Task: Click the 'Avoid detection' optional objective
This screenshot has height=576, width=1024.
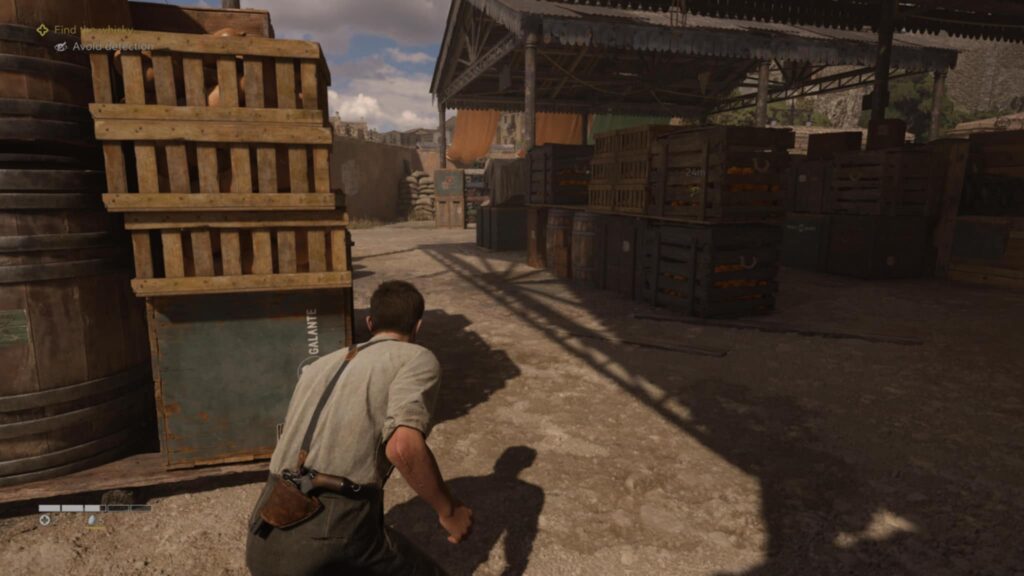Action: (110, 46)
